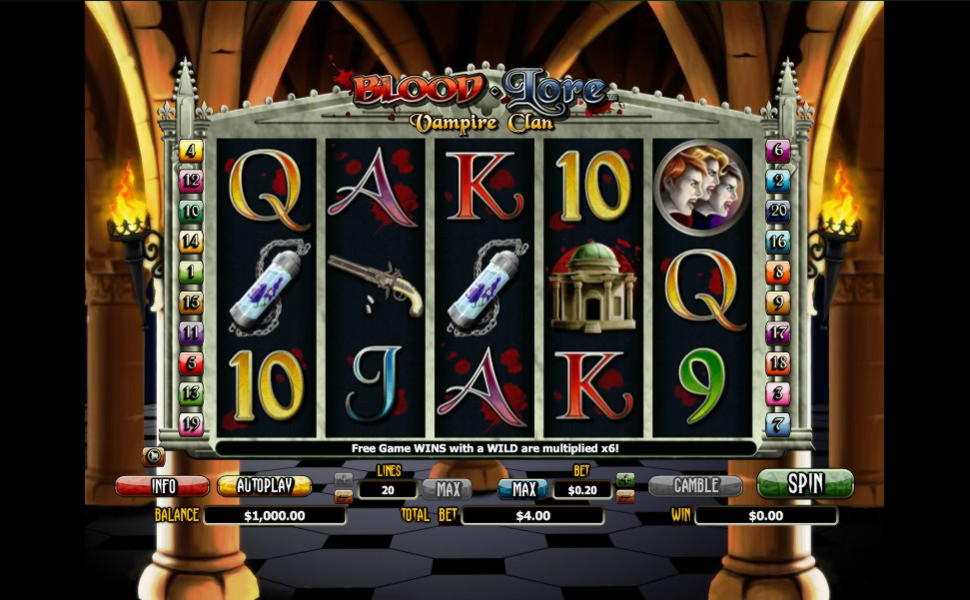Choose payline 11 marker

tap(191, 333)
